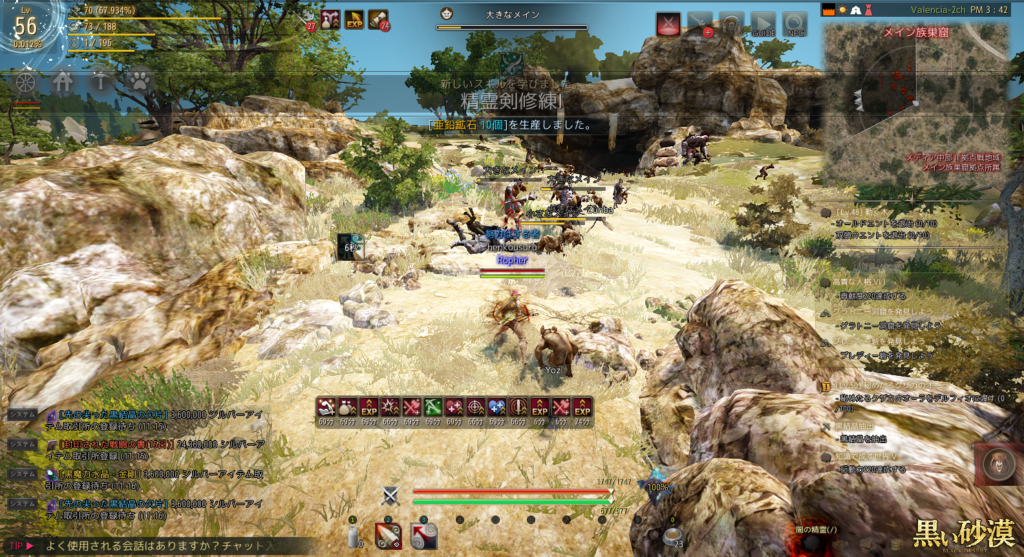
Task: Select the house residence icon
Action: 63,82
